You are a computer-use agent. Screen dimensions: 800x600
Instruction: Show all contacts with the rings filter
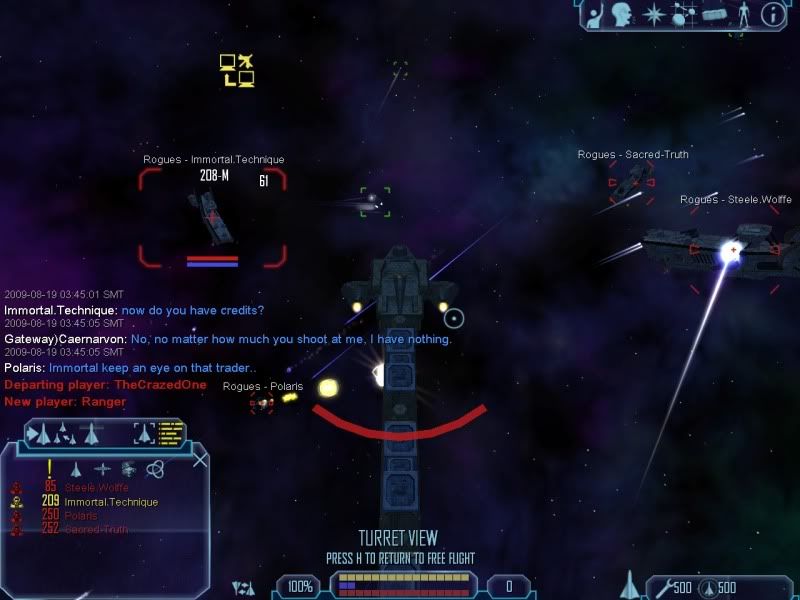155,469
